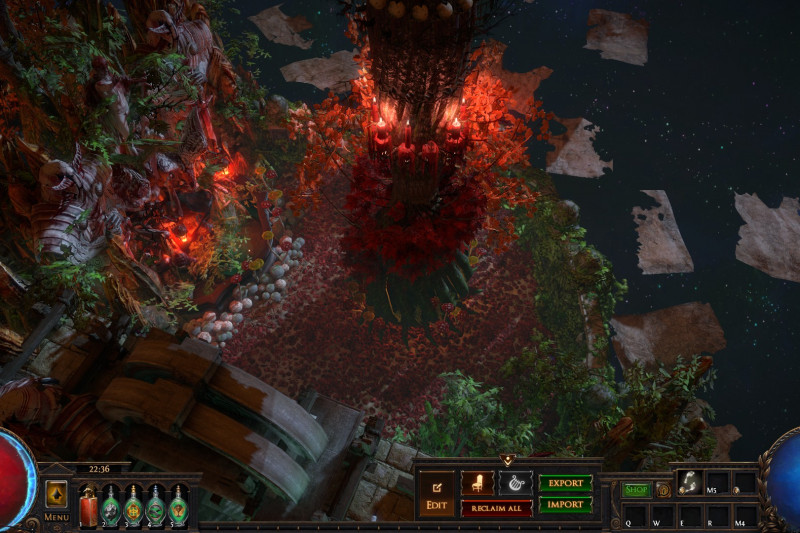
Task: Open the harp music button
Action: click(x=515, y=482)
